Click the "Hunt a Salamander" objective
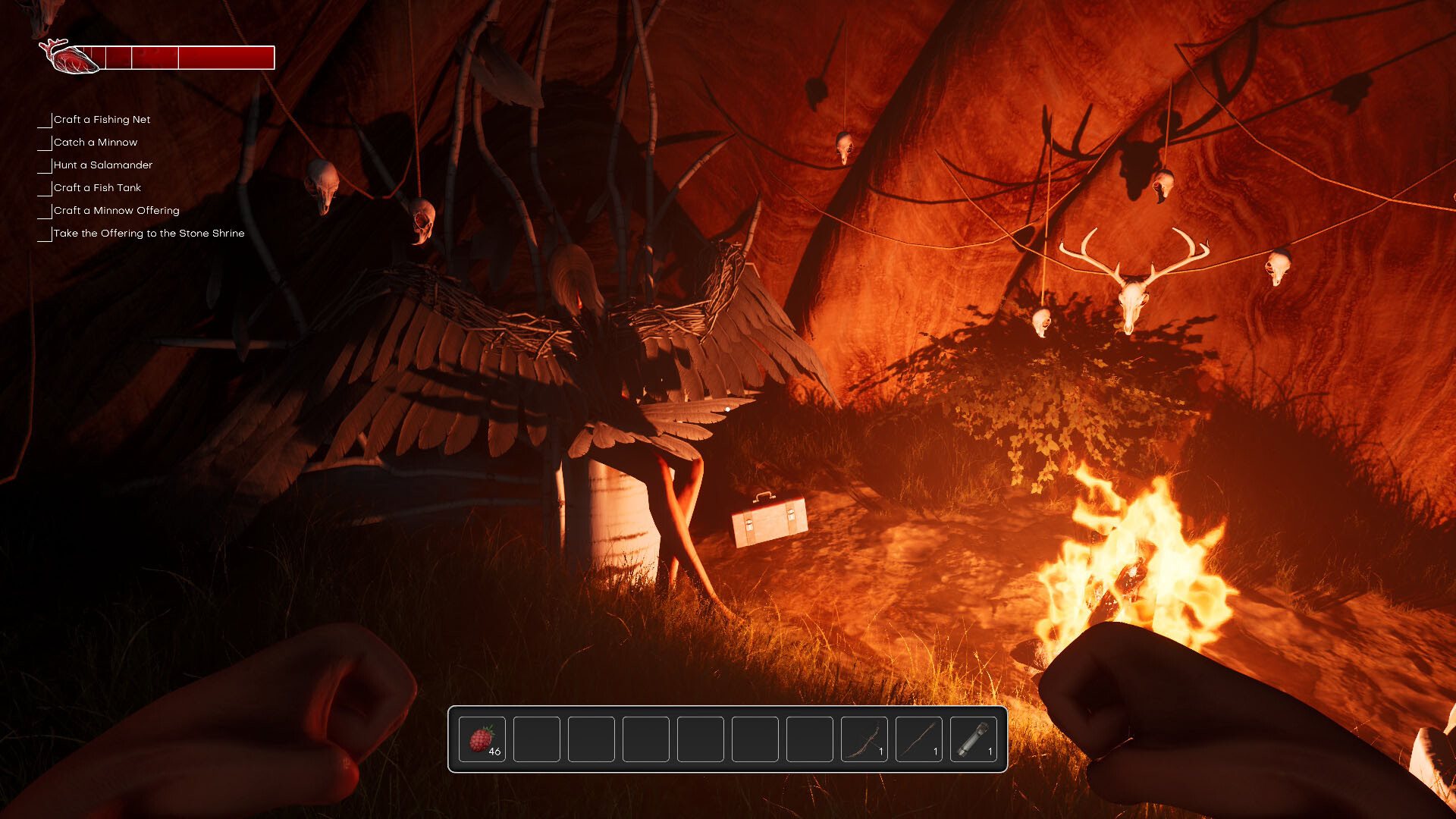Viewport: 1456px width, 819px height. 103,165
